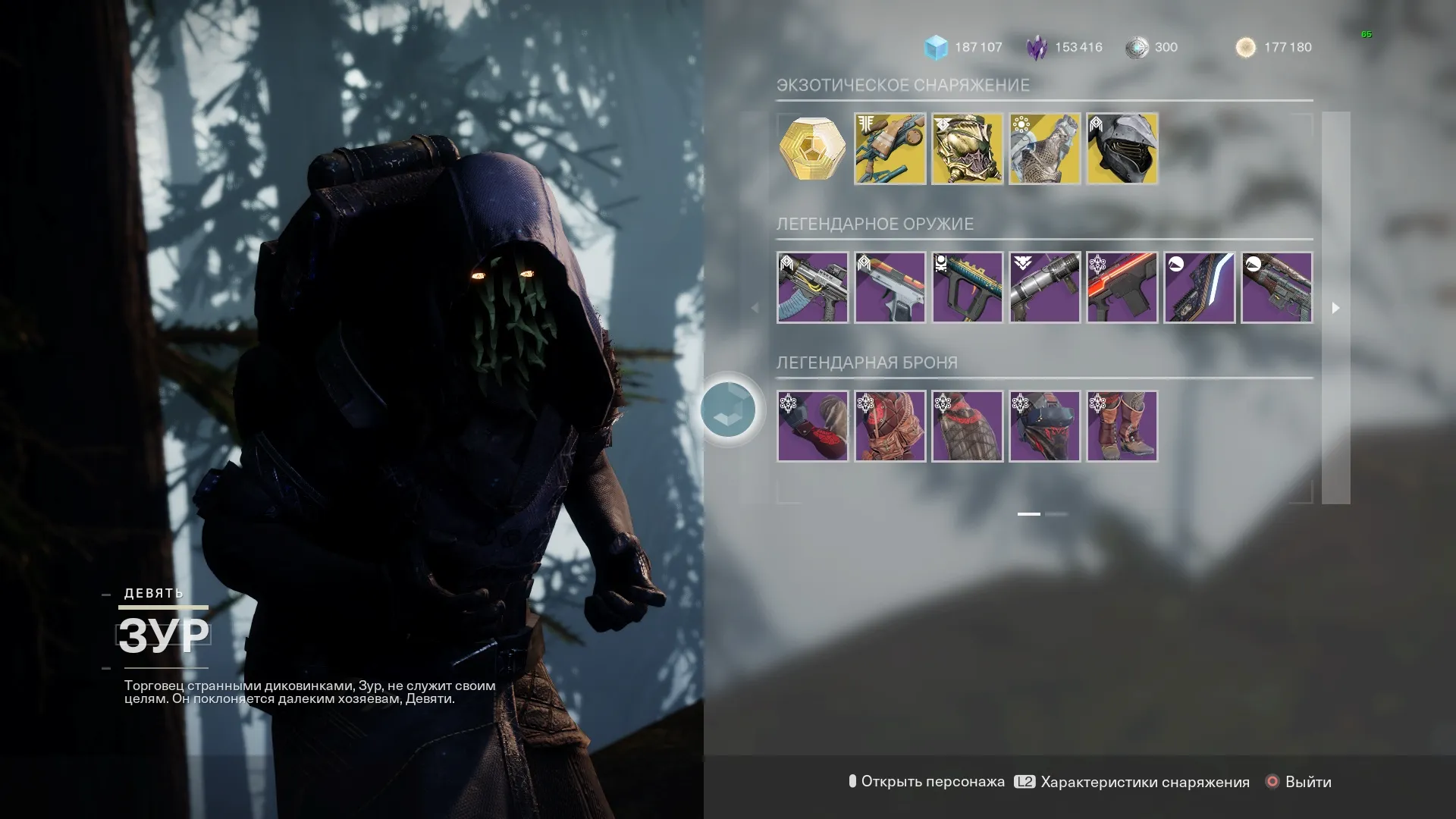Select the brown scoped legendary rifle

[1276, 287]
